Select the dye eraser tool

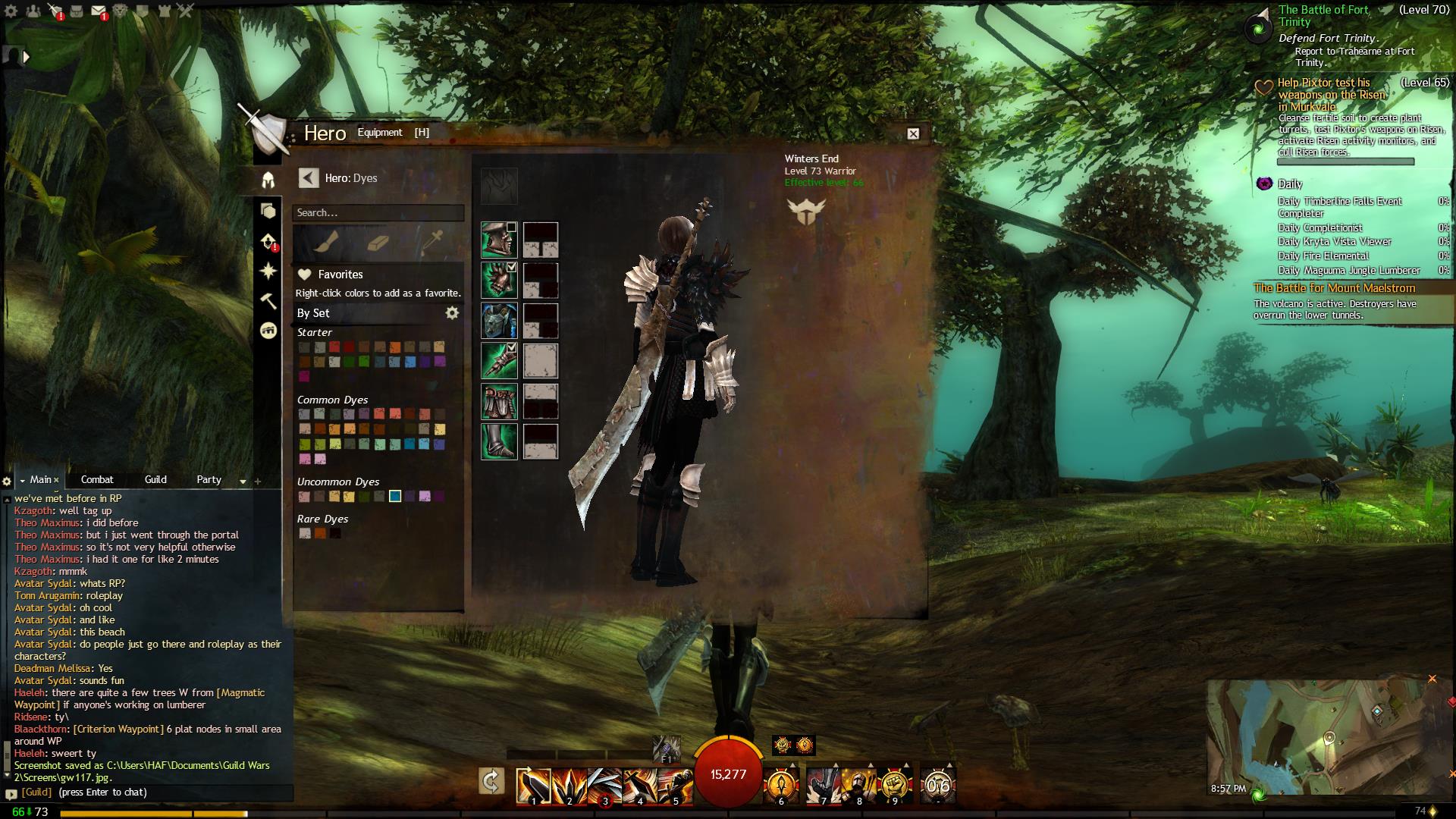pyautogui.click(x=378, y=243)
